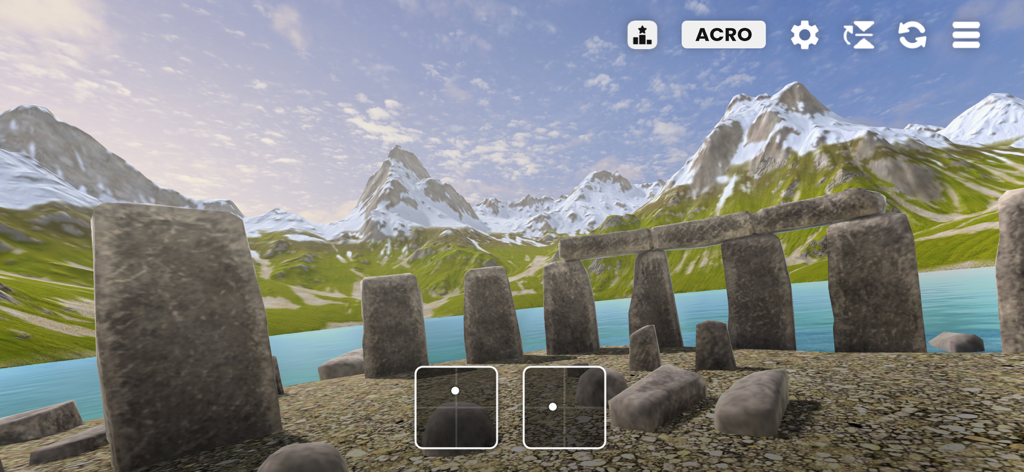Open the hamburger main menu
The image size is (1024, 472).
click(x=966, y=35)
